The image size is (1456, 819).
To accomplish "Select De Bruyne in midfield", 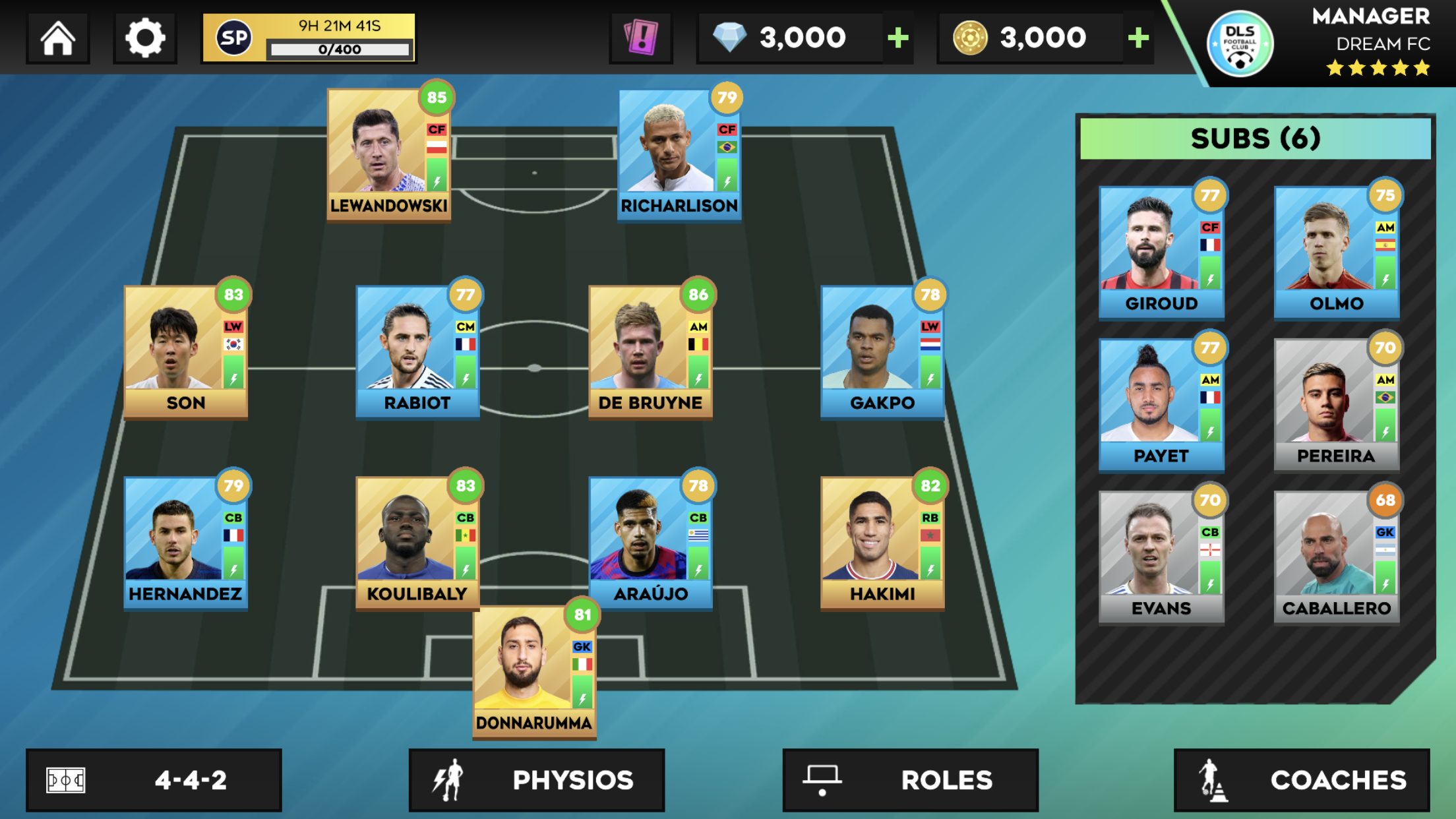I will pos(650,349).
